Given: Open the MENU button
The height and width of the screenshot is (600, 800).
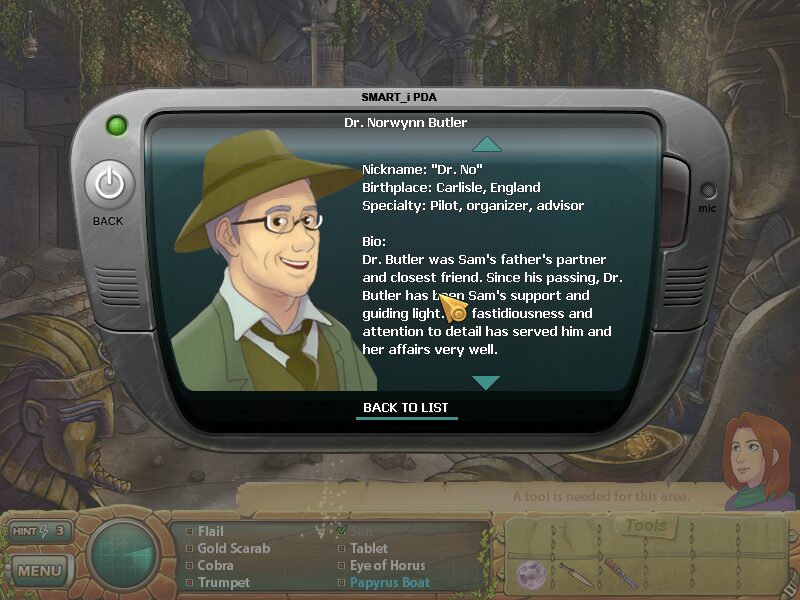Looking at the screenshot, I should pos(40,572).
